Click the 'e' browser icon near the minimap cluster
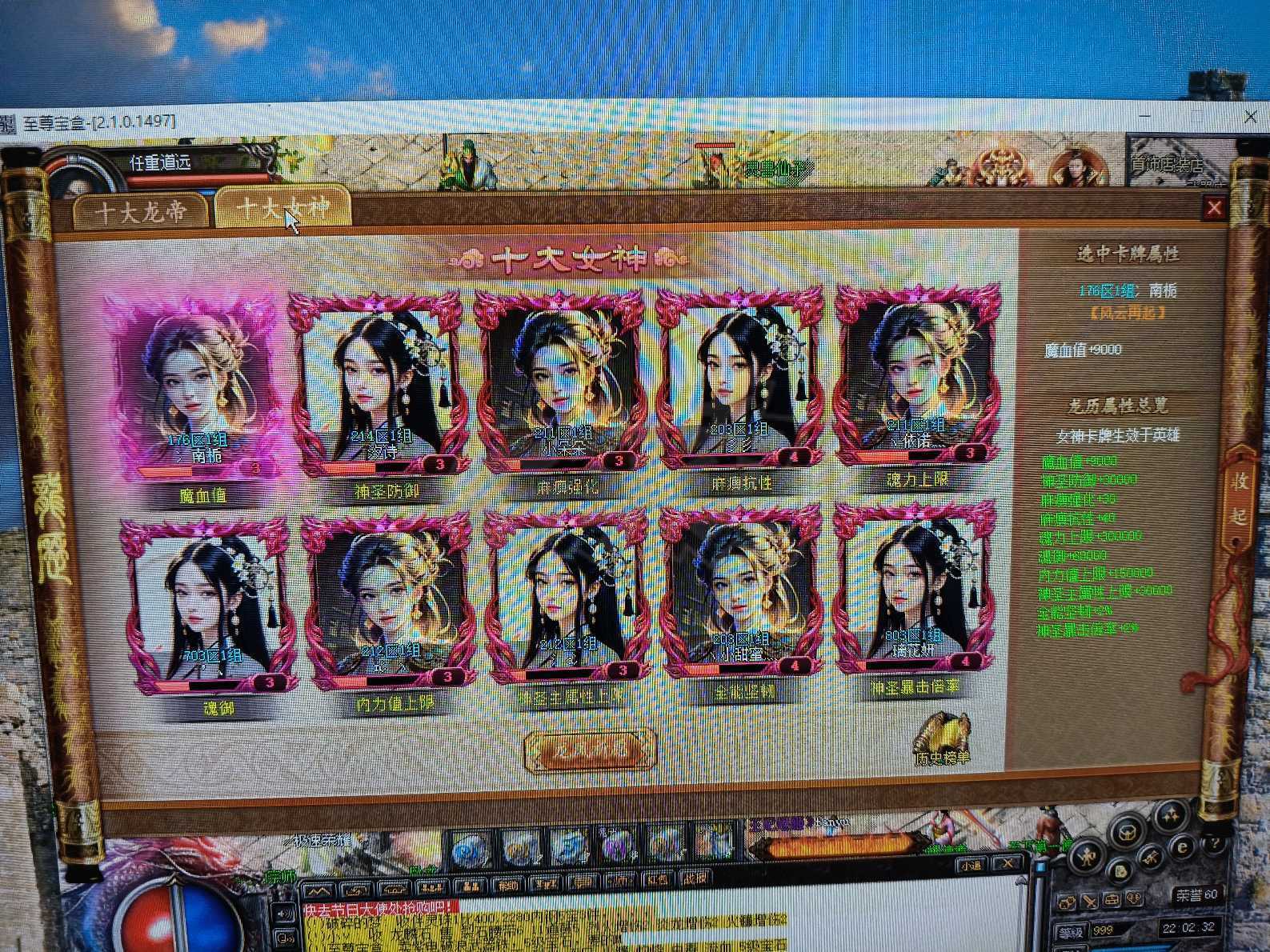This screenshot has height=952, width=1270. pos(1181,846)
